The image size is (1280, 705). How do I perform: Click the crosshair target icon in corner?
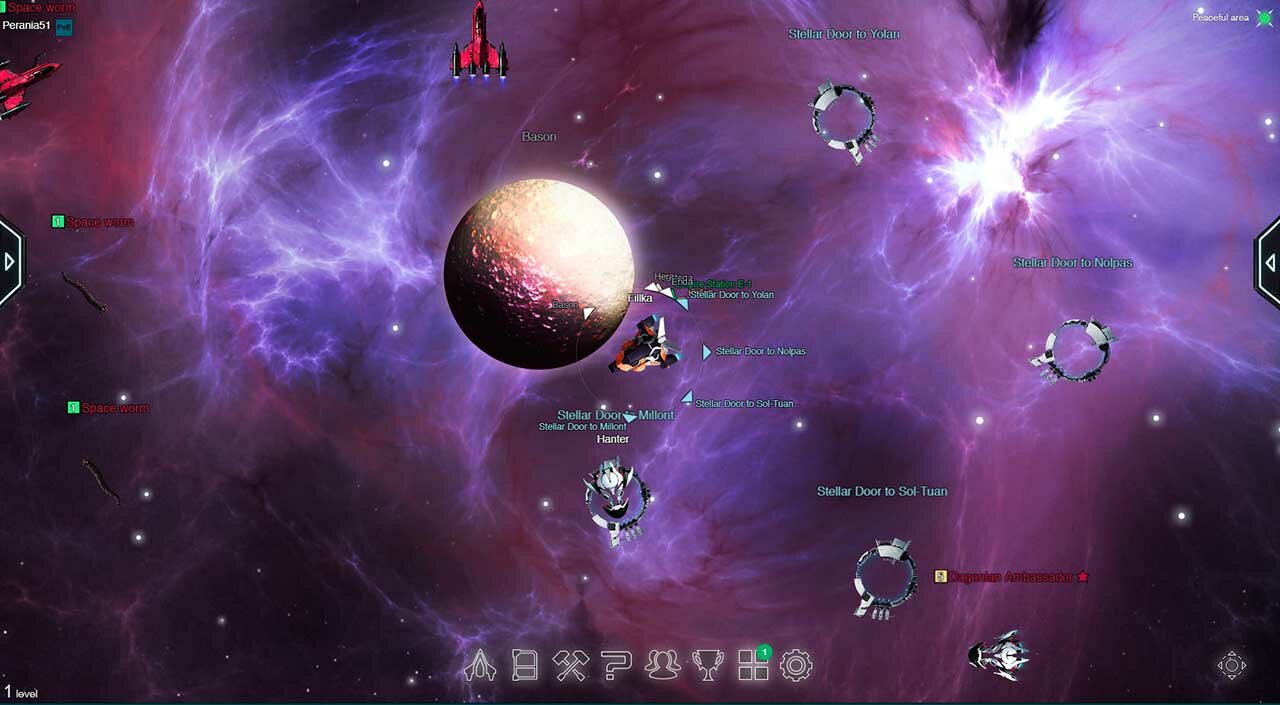point(1232,666)
